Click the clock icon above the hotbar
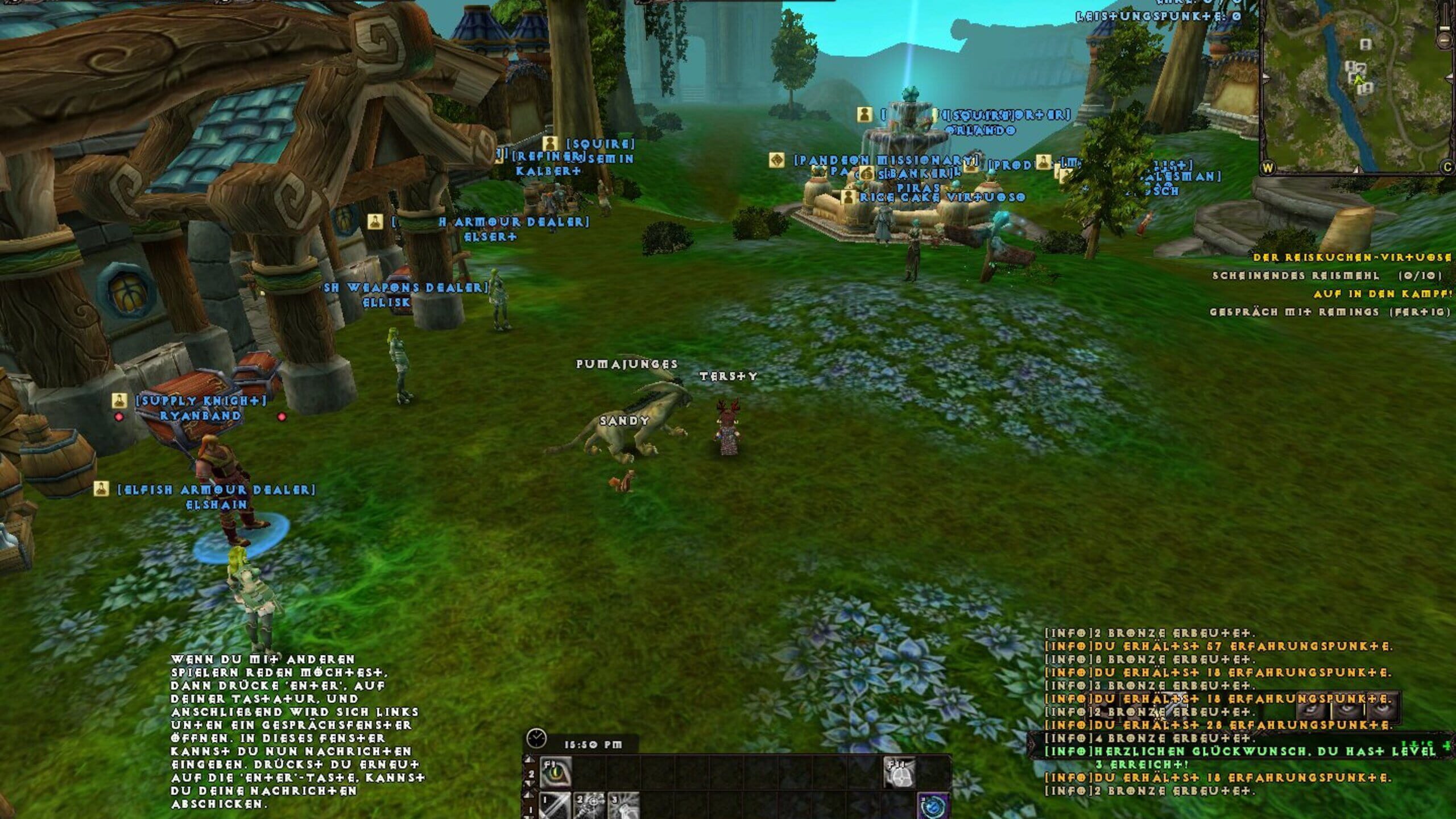Screen dimensions: 1456x819 536,738
